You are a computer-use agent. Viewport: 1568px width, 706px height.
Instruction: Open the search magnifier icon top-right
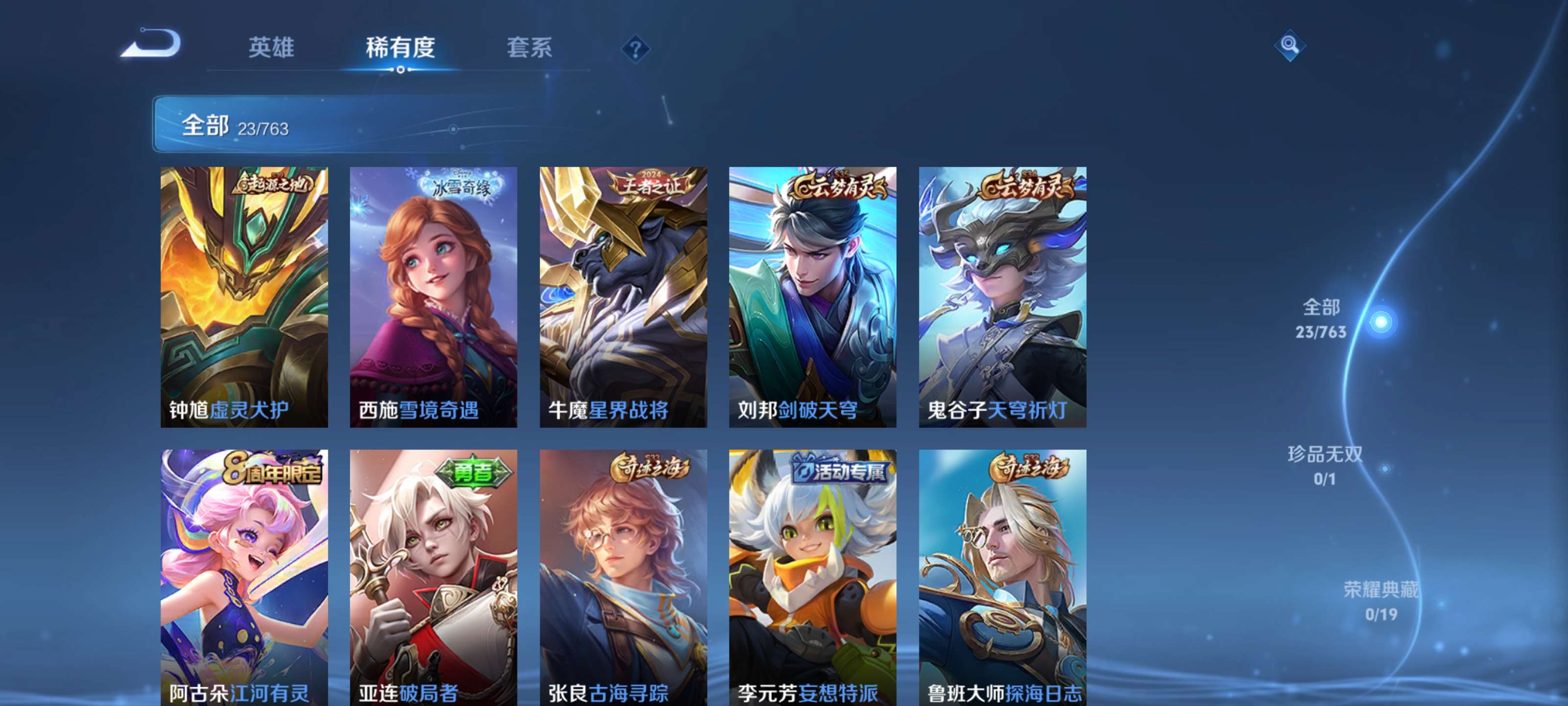tap(1290, 46)
